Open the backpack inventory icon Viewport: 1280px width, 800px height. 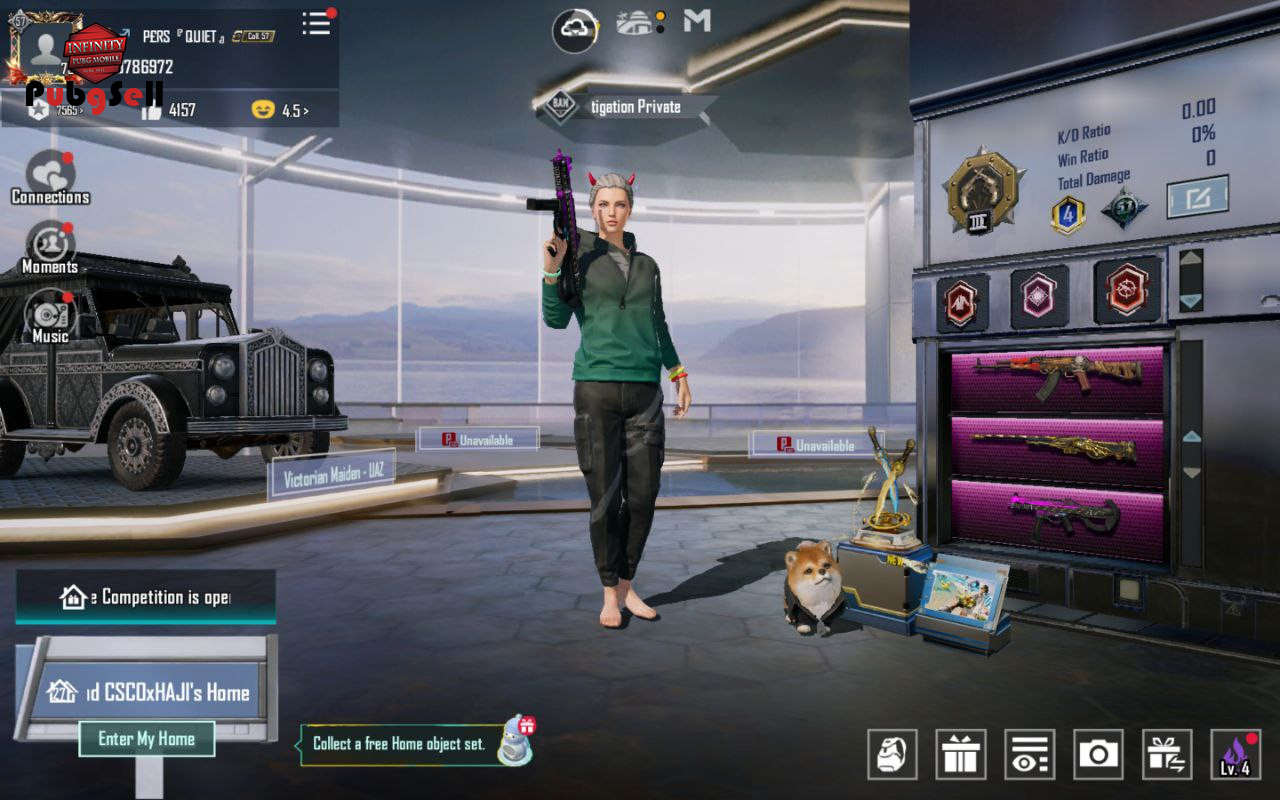pos(892,754)
